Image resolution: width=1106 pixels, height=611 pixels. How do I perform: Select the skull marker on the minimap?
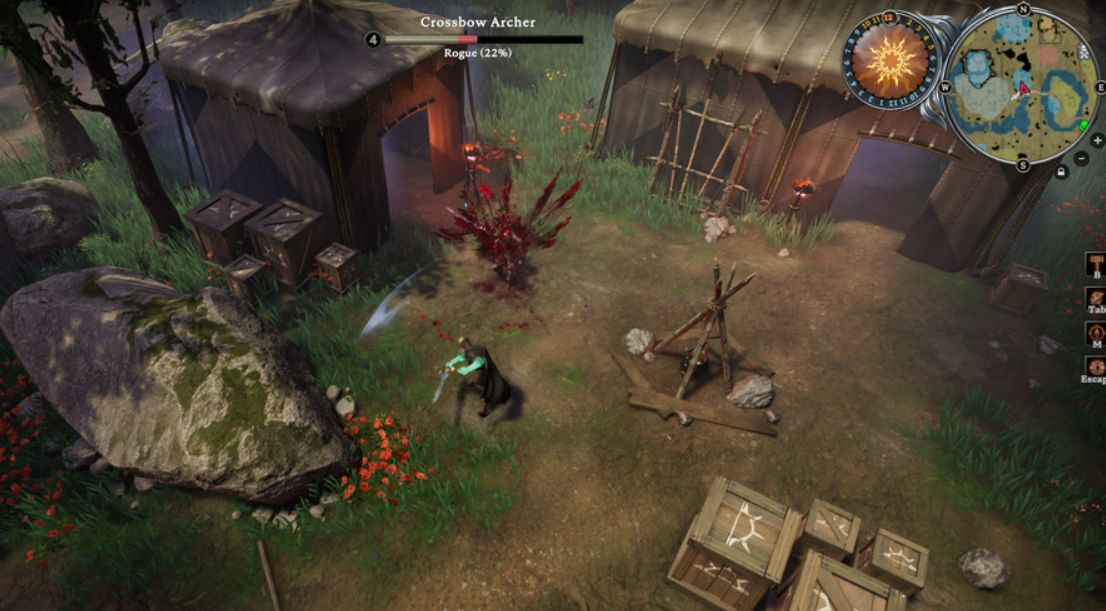tap(1084, 52)
